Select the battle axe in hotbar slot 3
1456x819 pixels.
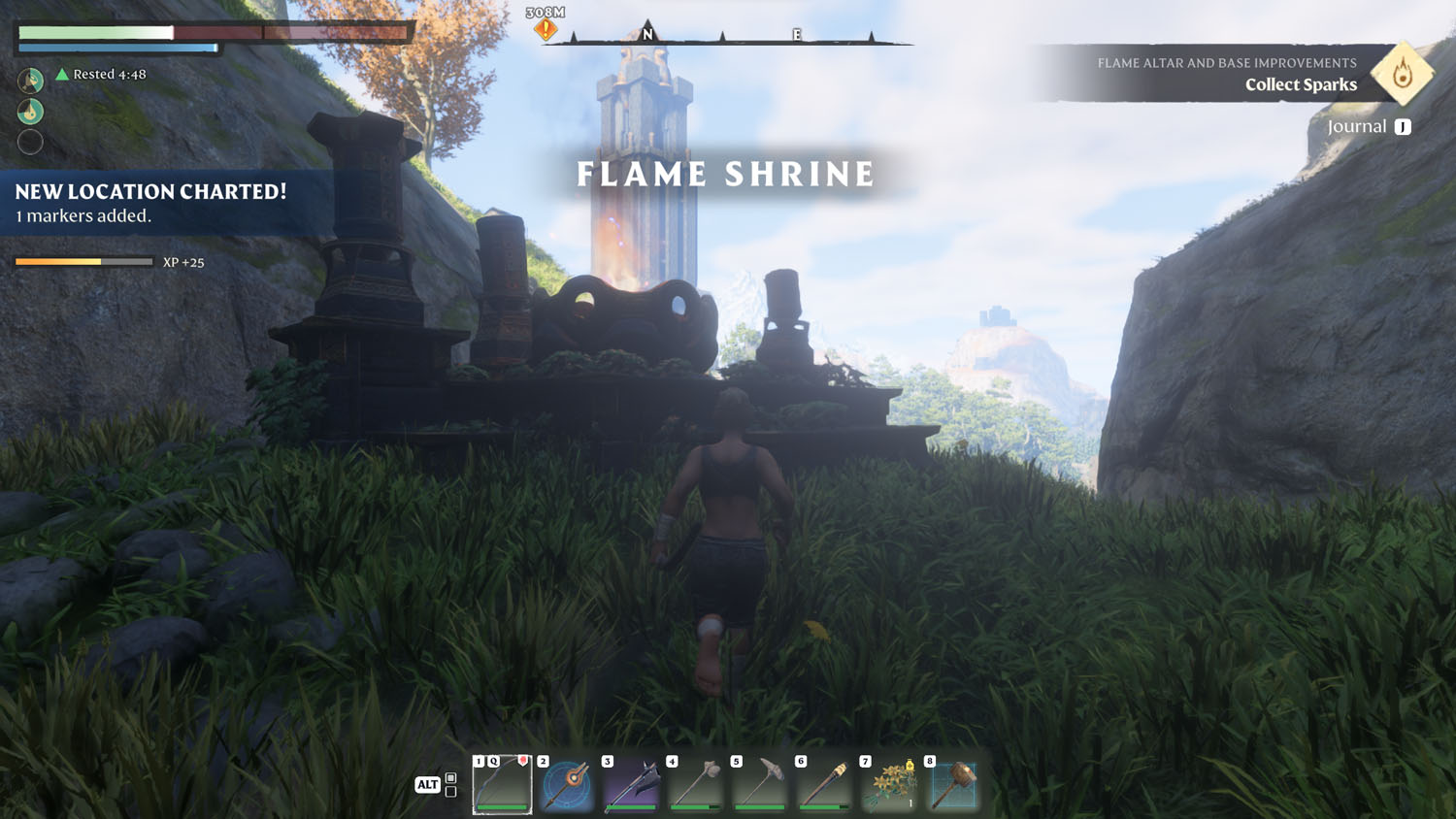coord(631,784)
